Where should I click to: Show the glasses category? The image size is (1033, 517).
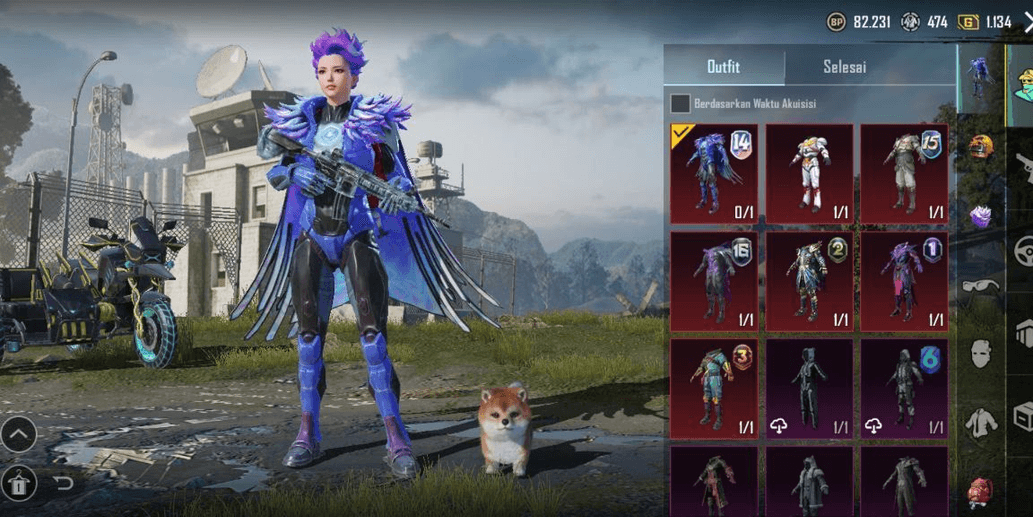pyautogui.click(x=981, y=287)
